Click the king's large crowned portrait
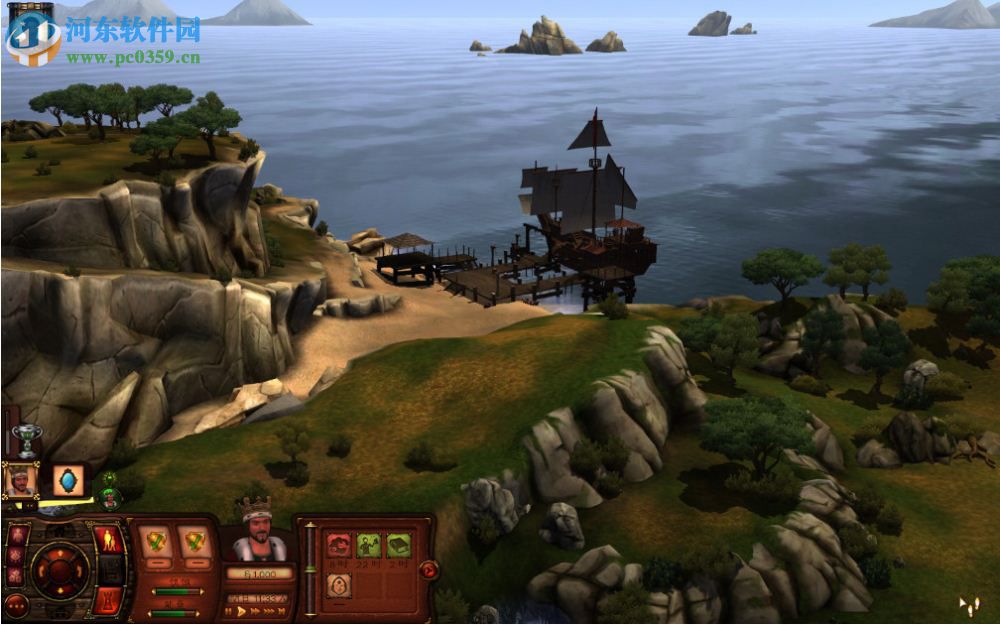This screenshot has height=625, width=1000. [259, 534]
